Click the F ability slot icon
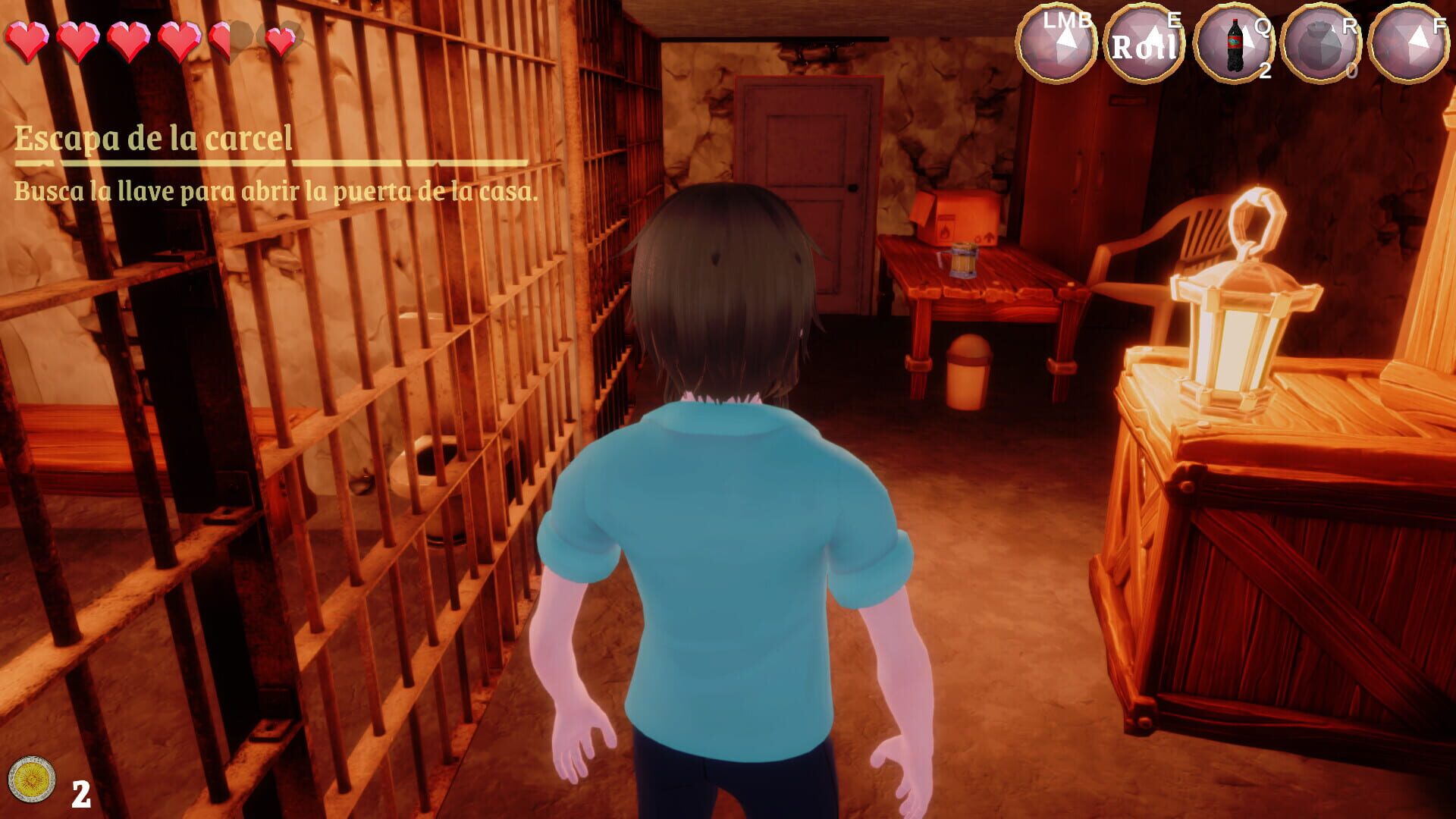Image resolution: width=1456 pixels, height=819 pixels. tap(1407, 42)
